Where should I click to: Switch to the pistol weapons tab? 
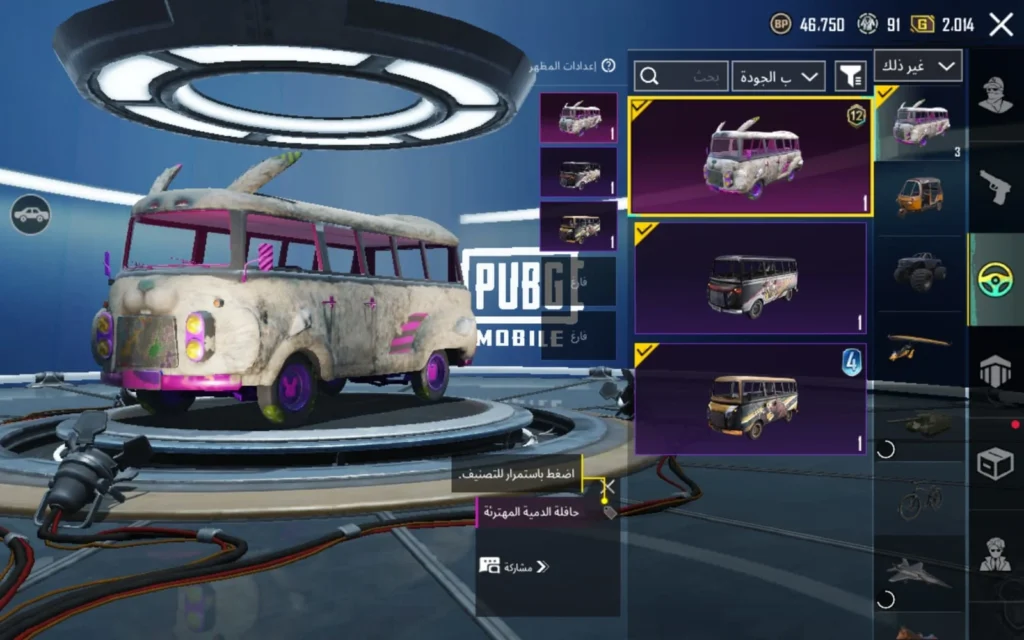click(995, 186)
